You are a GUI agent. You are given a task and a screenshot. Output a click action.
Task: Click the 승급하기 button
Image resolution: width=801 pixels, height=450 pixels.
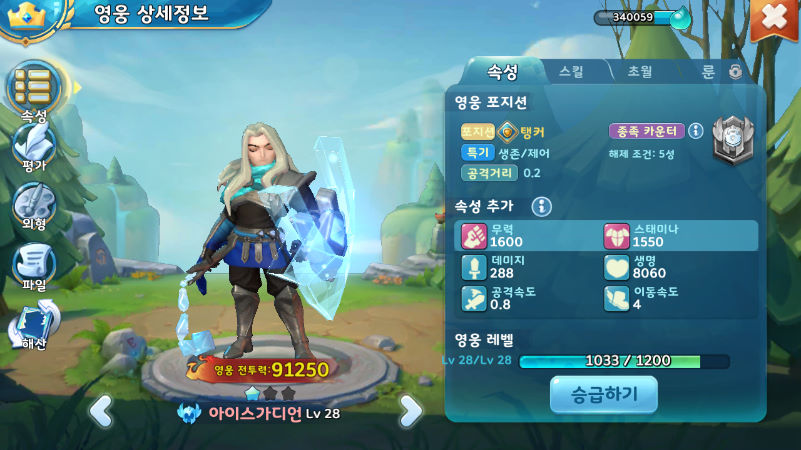(603, 395)
